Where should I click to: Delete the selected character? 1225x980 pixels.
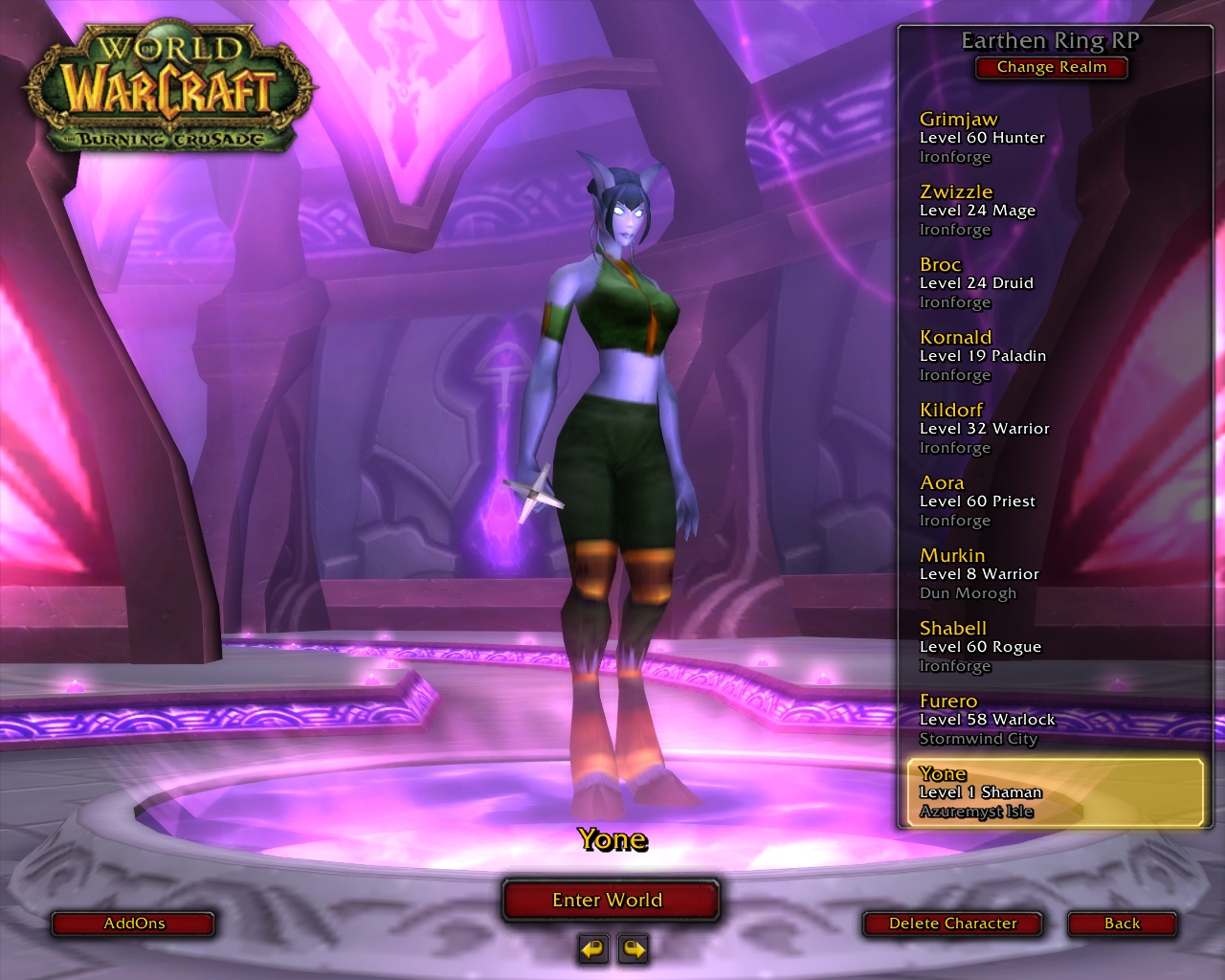coord(951,924)
